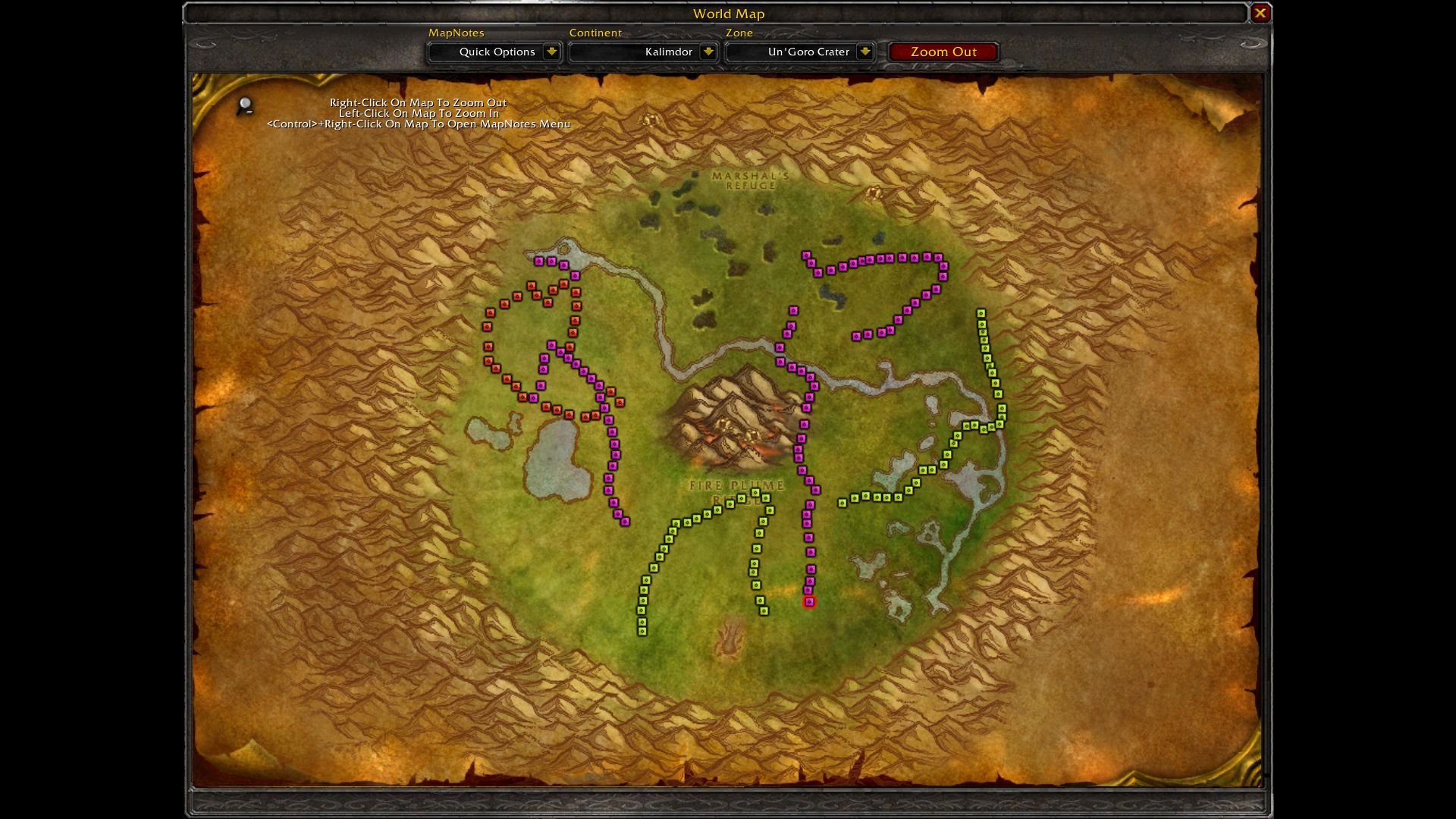Close the World Map window
This screenshot has width=1456, height=819.
pyautogui.click(x=1260, y=13)
